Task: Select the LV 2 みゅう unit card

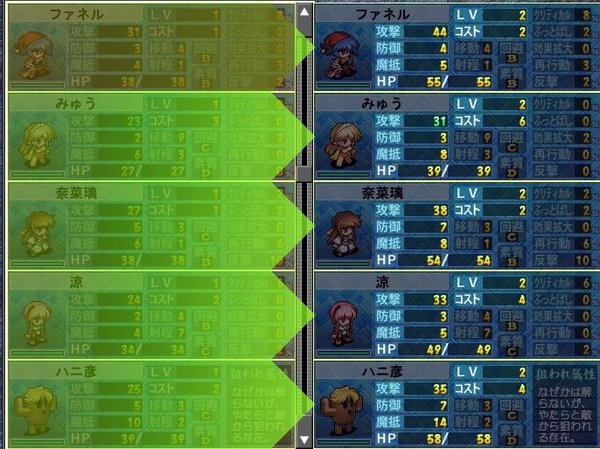Action: click(456, 135)
